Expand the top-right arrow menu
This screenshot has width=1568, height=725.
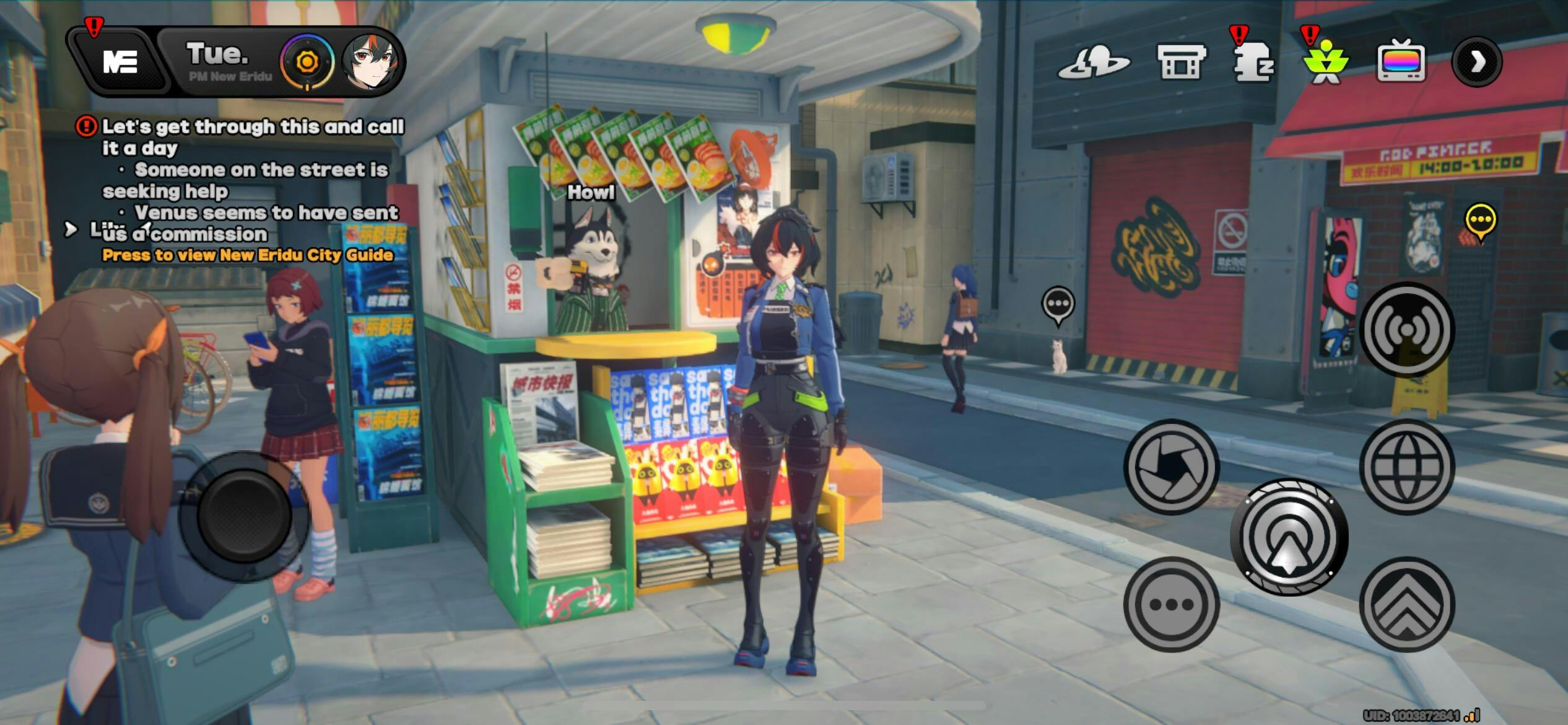(1477, 62)
